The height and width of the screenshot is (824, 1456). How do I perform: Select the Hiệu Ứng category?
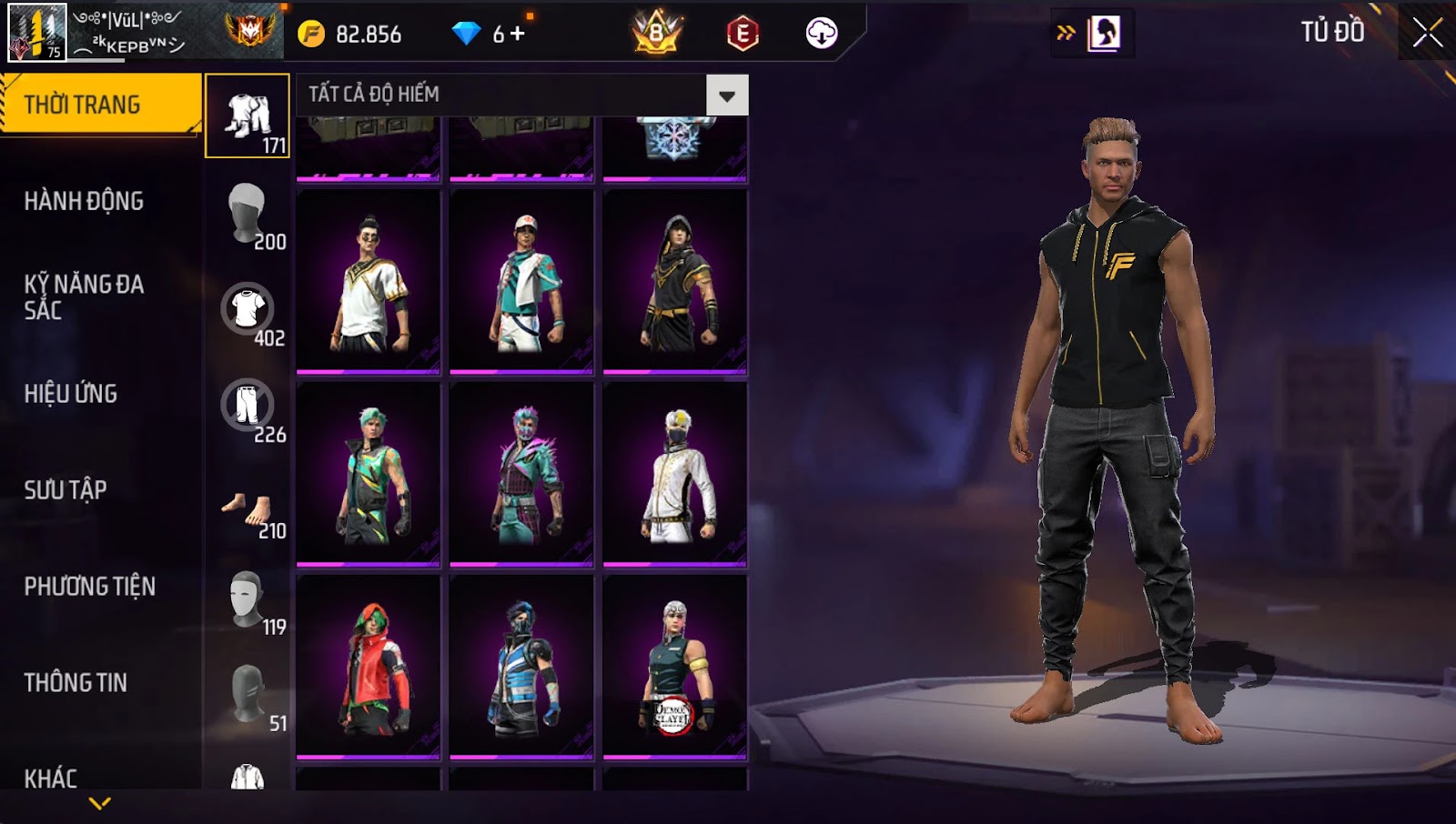[x=71, y=394]
